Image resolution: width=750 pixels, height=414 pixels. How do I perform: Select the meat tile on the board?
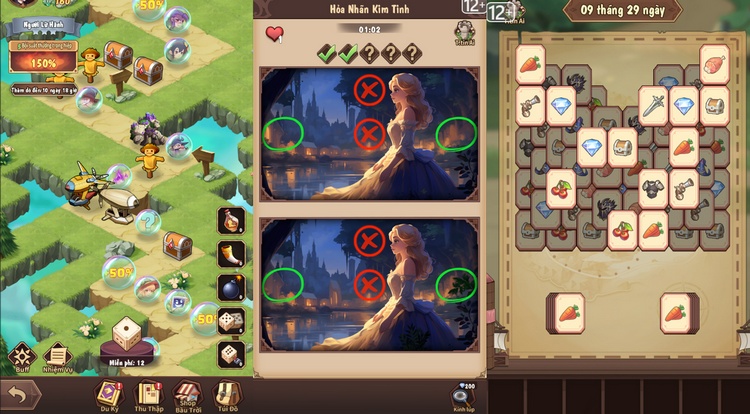coord(714,62)
